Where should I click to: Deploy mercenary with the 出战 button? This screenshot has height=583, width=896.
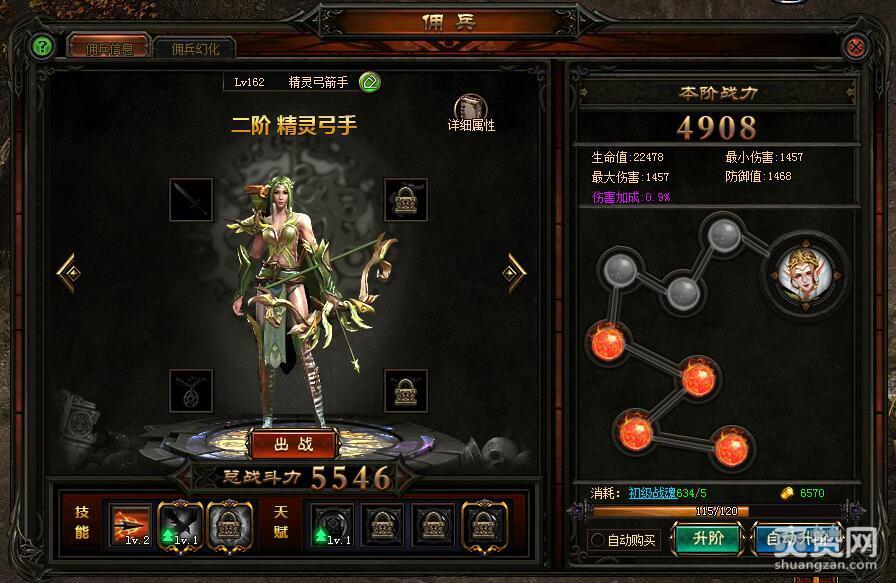[293, 441]
